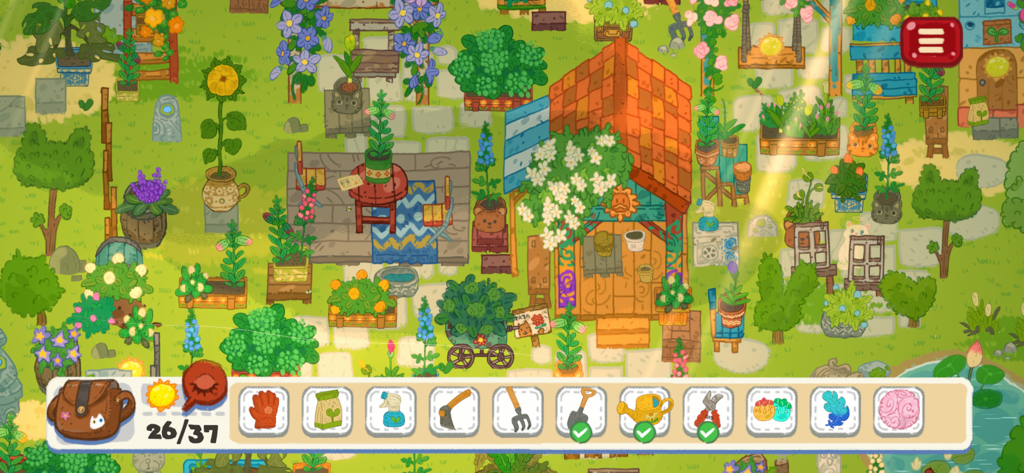This screenshot has height=473, width=1024.
Task: Select the spray bottle tool
Action: (391, 410)
